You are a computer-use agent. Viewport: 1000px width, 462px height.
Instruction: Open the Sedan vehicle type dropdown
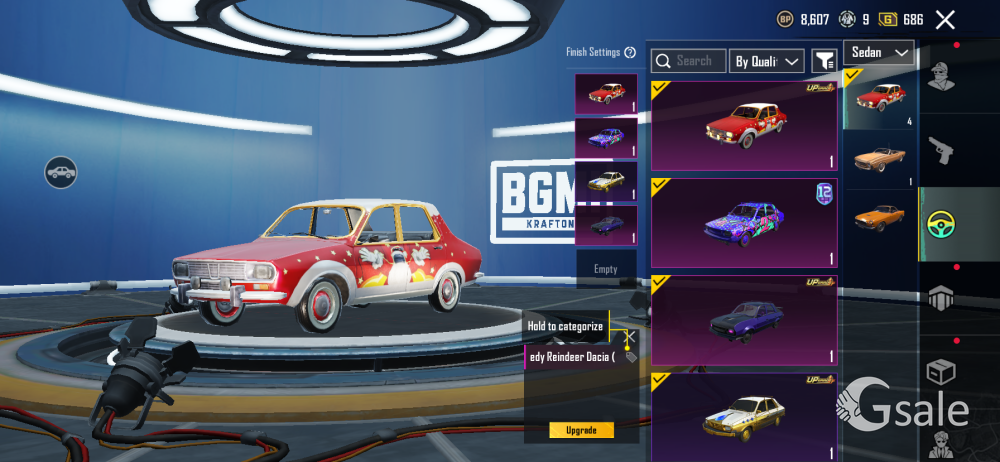coord(879,52)
